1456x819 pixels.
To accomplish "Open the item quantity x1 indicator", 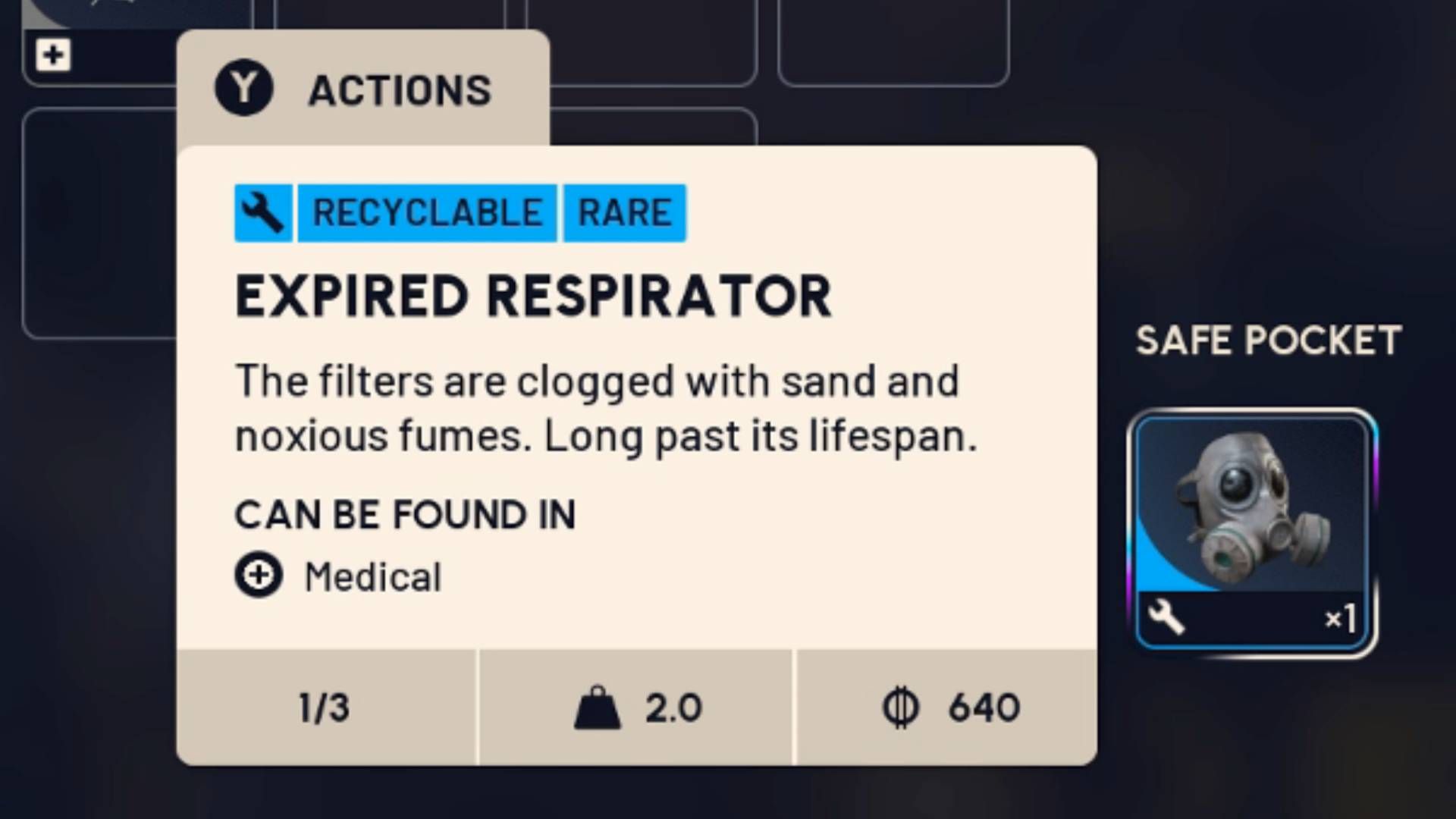I will (x=1341, y=620).
